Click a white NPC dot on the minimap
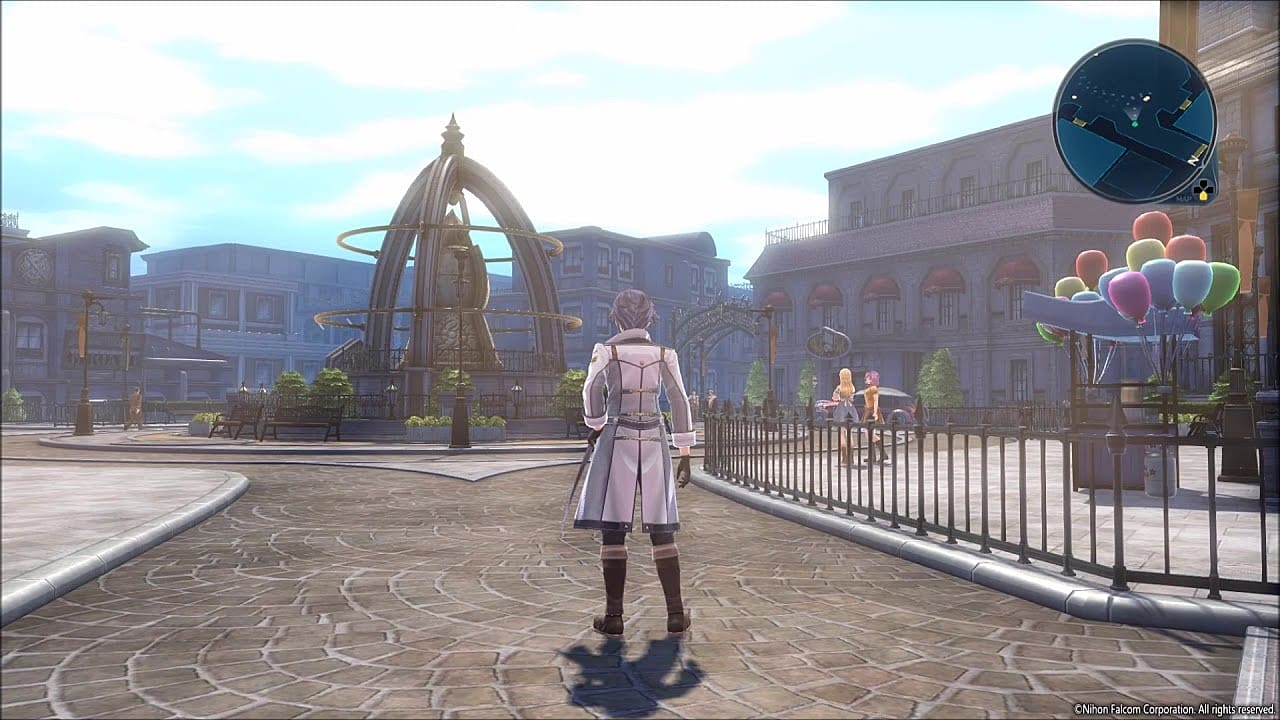This screenshot has width=1280, height=720. [1145, 97]
